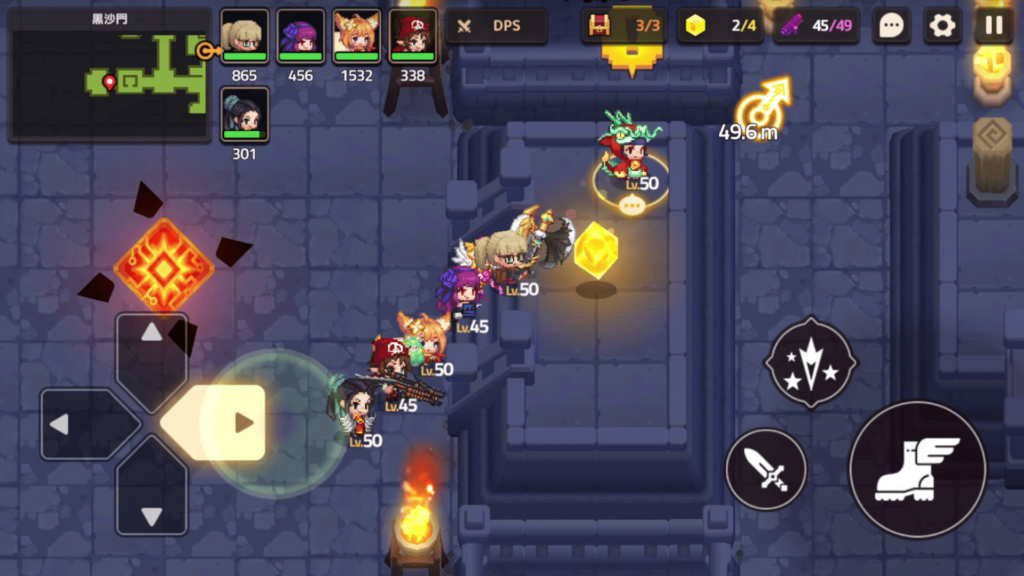Viewport: 1024px width, 576px height.
Task: Pause the game
Action: click(993, 26)
